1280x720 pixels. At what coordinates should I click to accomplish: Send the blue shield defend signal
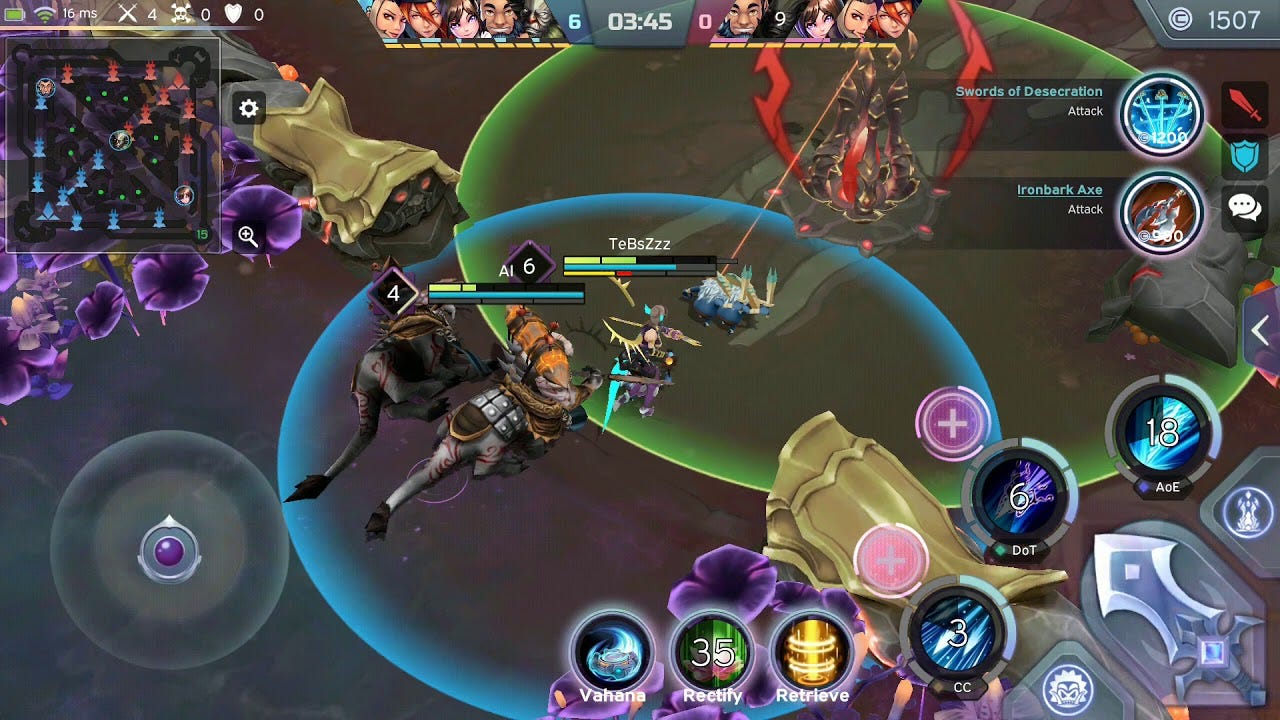[1245, 157]
